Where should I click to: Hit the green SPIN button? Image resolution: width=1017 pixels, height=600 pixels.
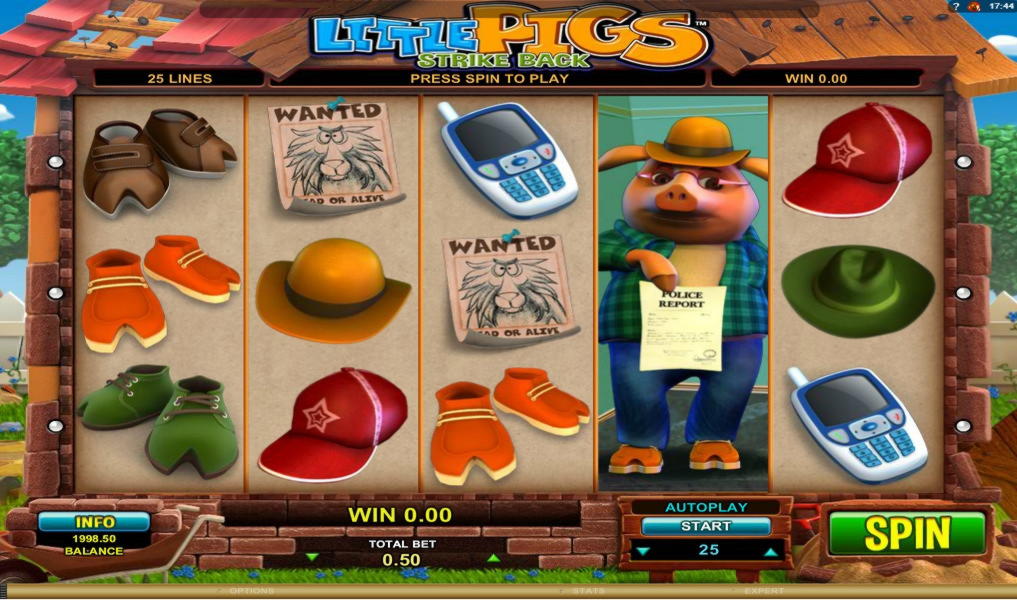(906, 532)
